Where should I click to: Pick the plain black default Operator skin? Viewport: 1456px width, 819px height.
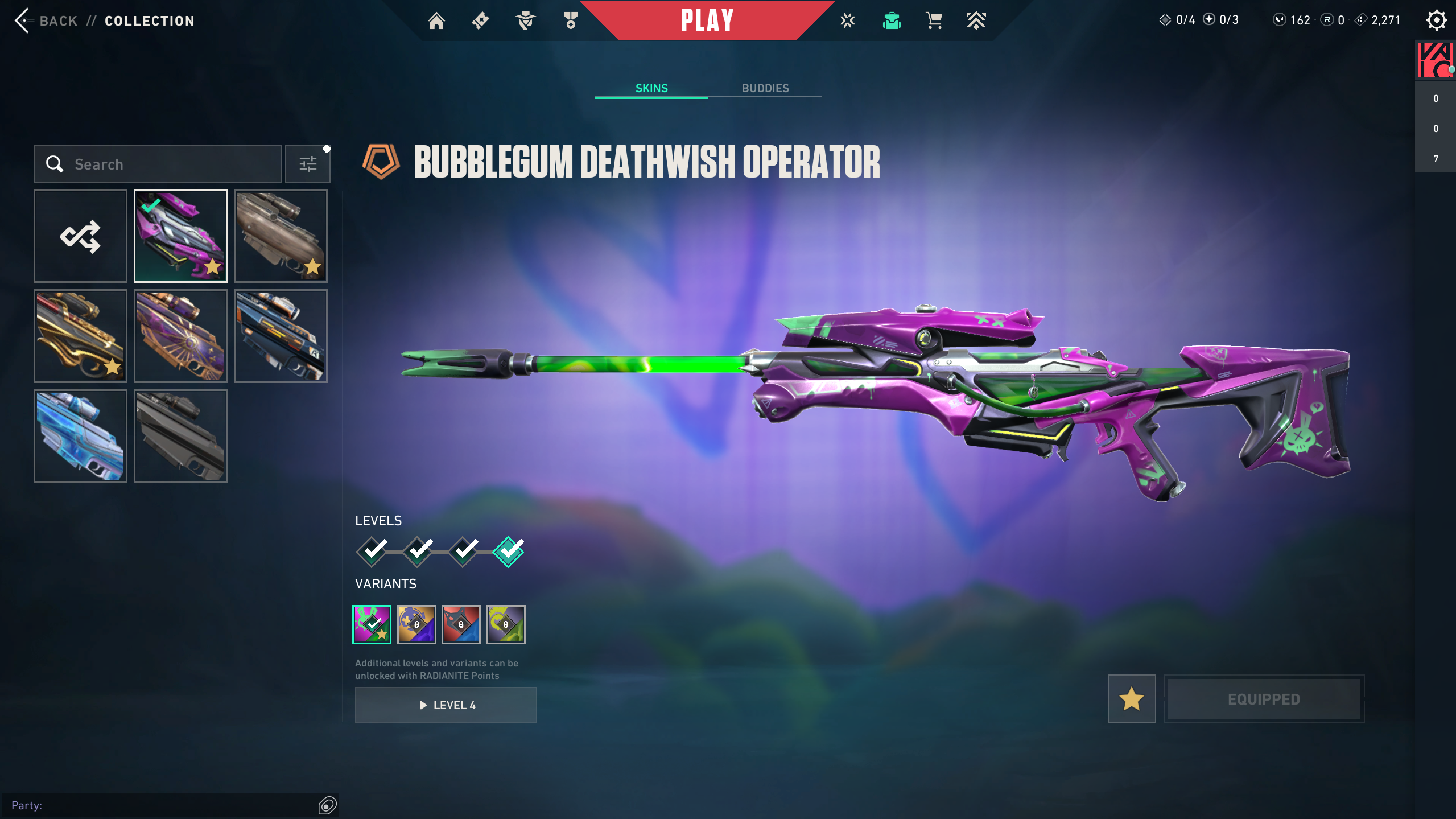[x=180, y=437]
